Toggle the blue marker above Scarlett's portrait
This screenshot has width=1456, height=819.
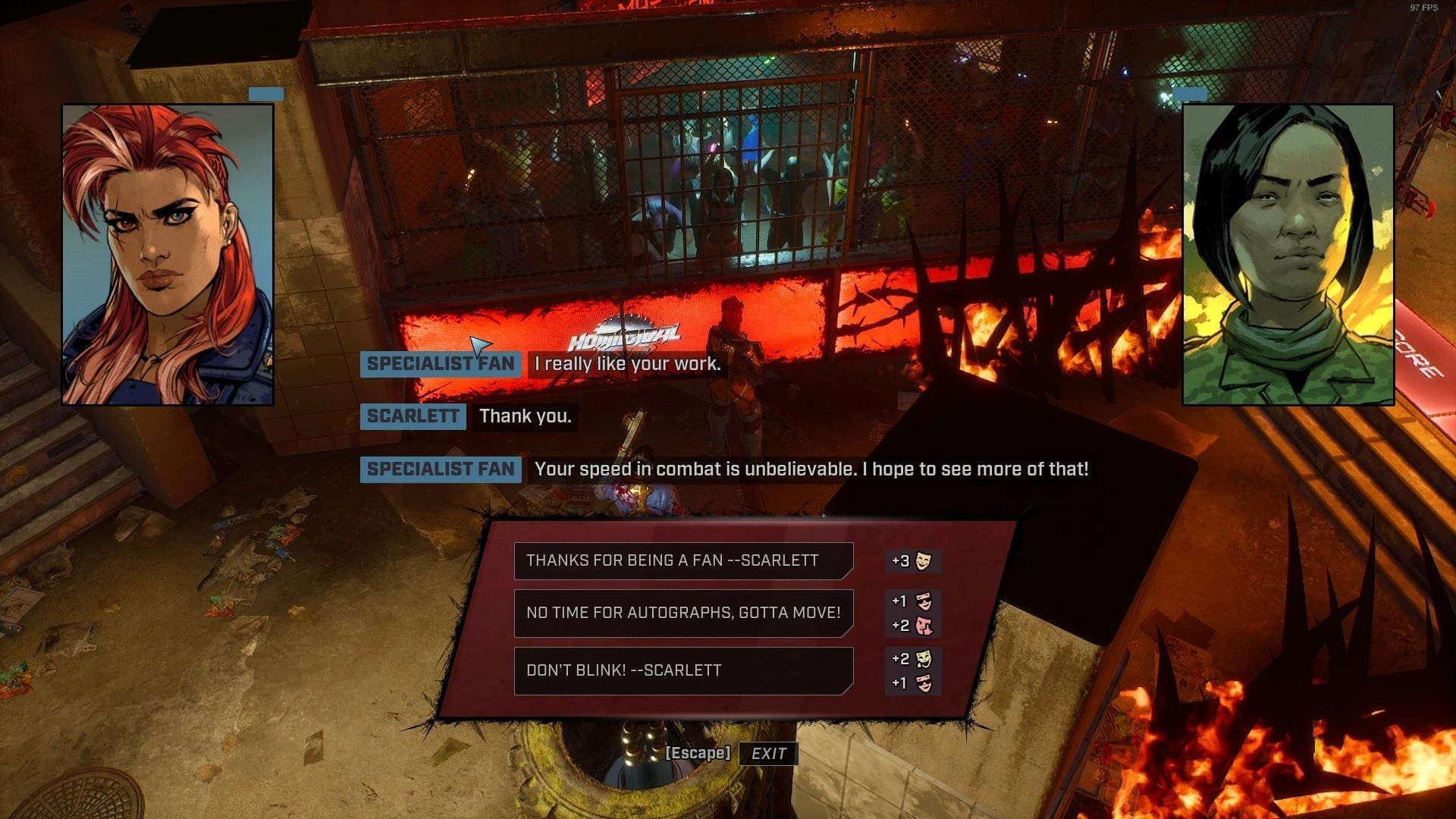point(264,93)
